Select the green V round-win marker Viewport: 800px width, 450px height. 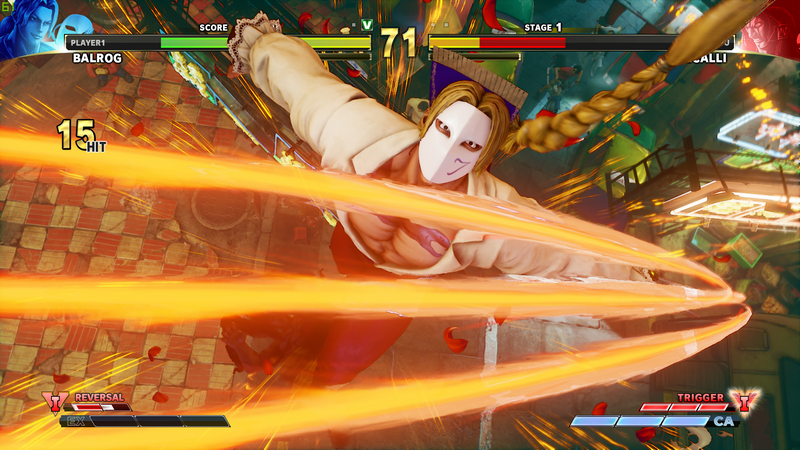coord(367,24)
